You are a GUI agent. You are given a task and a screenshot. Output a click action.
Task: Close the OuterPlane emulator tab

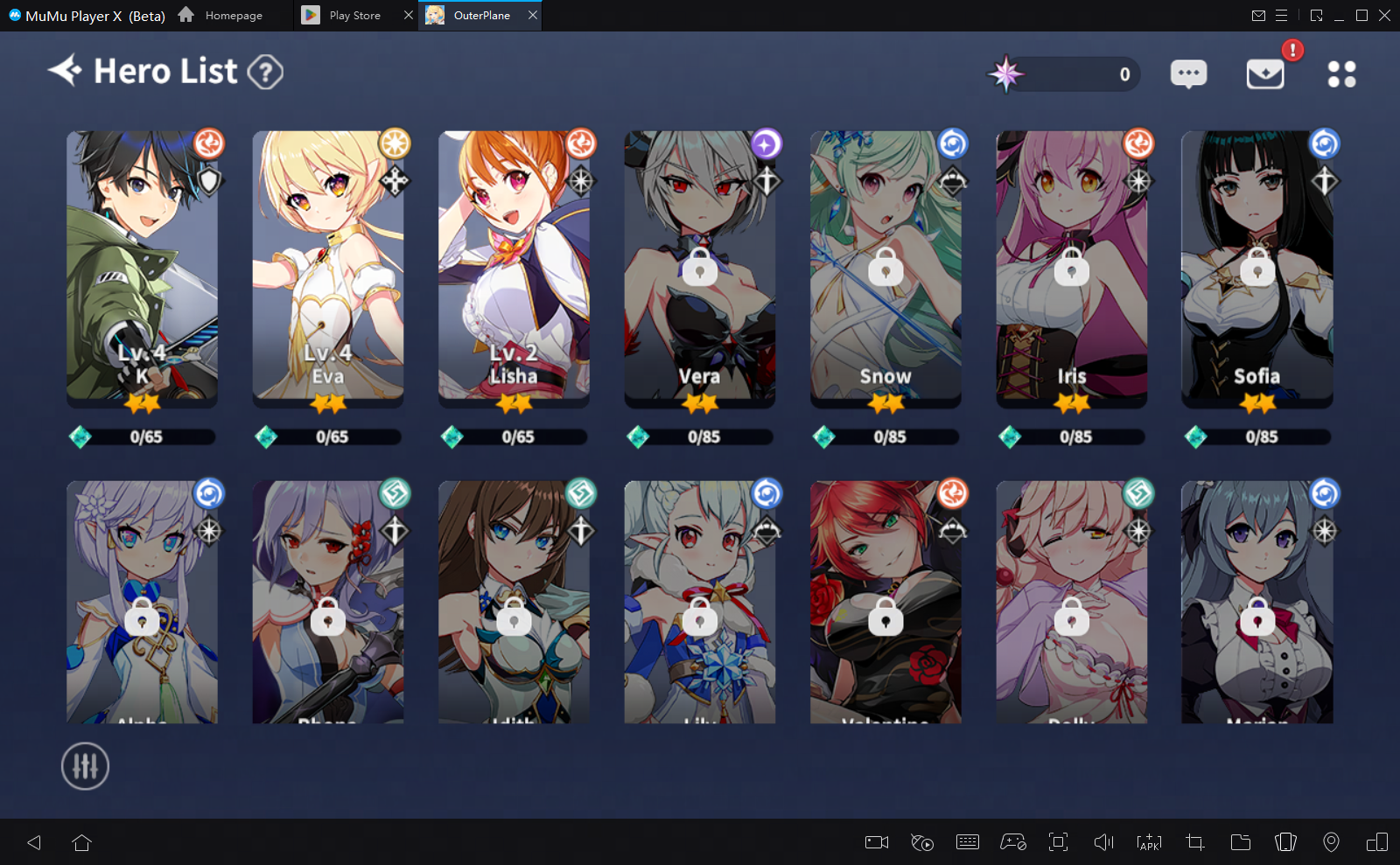pos(532,15)
